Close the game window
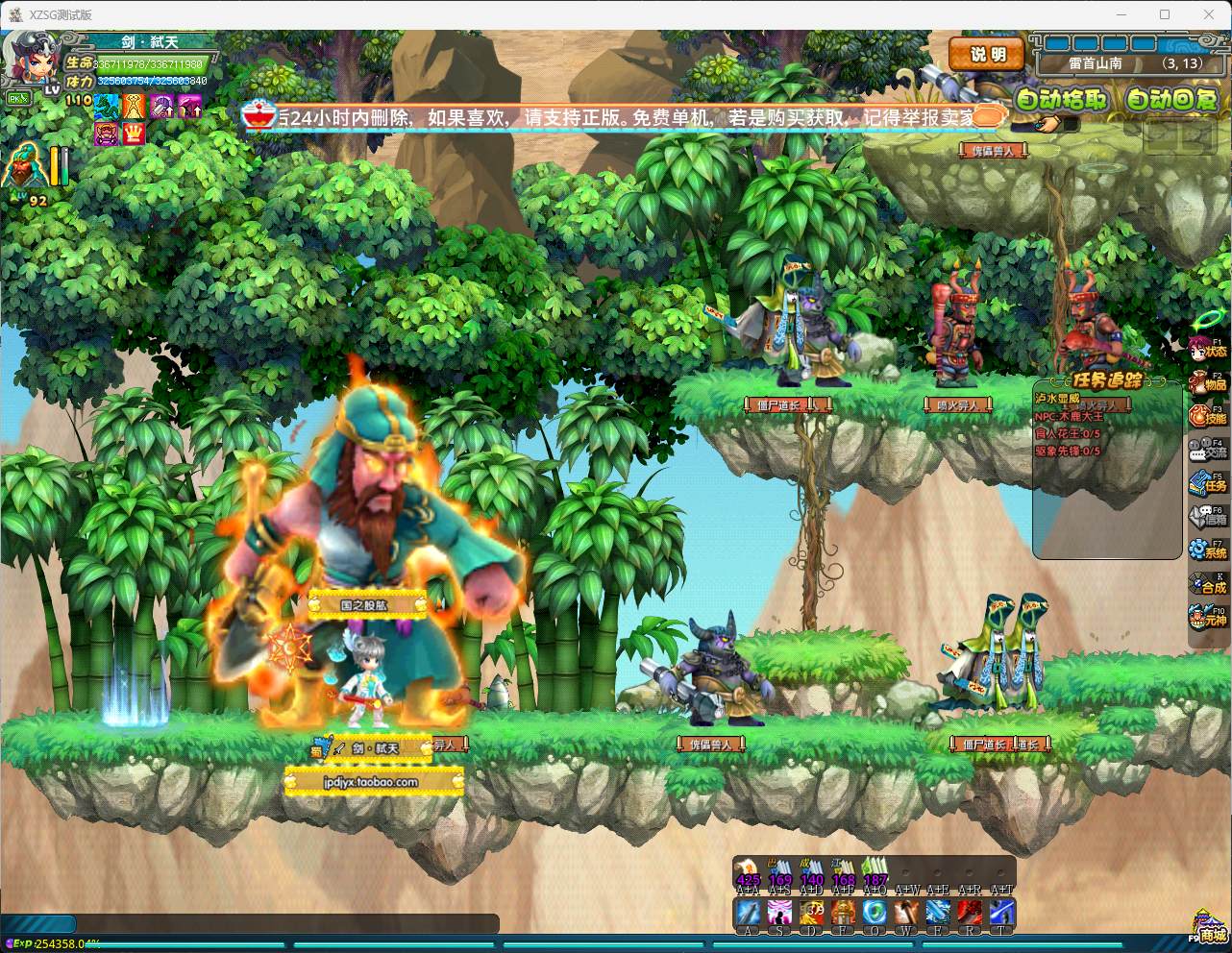The height and width of the screenshot is (953, 1232). pyautogui.click(x=1209, y=14)
